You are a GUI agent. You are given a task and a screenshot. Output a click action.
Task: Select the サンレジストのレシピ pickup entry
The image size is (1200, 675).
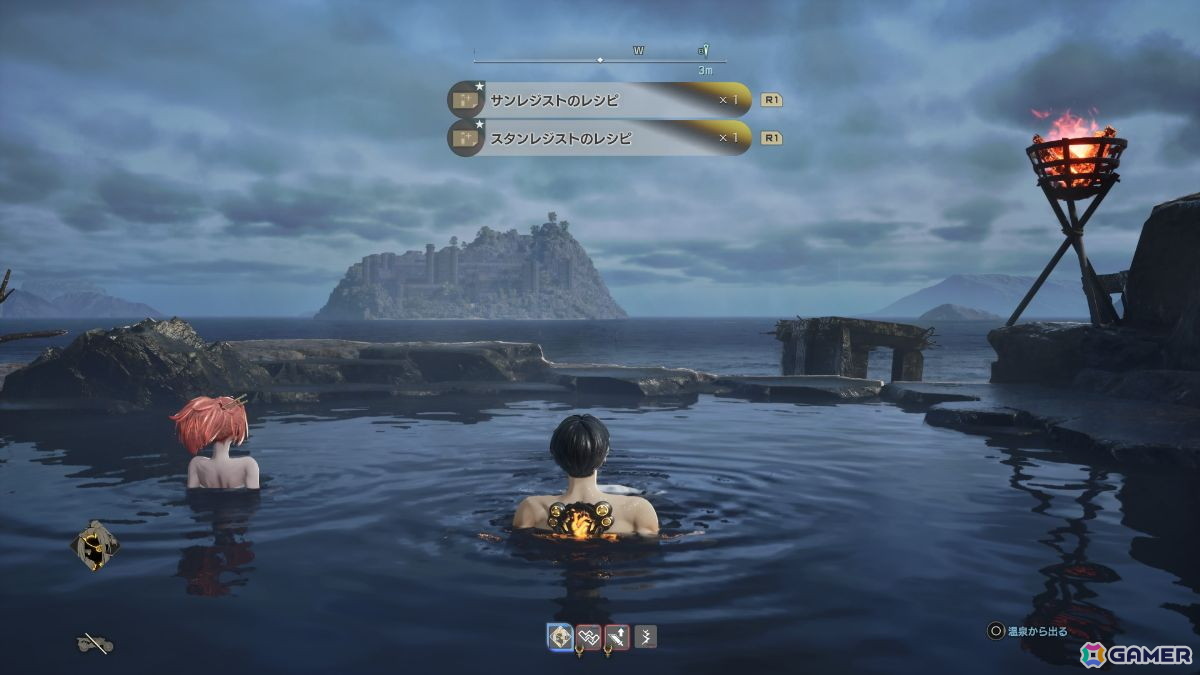click(600, 100)
